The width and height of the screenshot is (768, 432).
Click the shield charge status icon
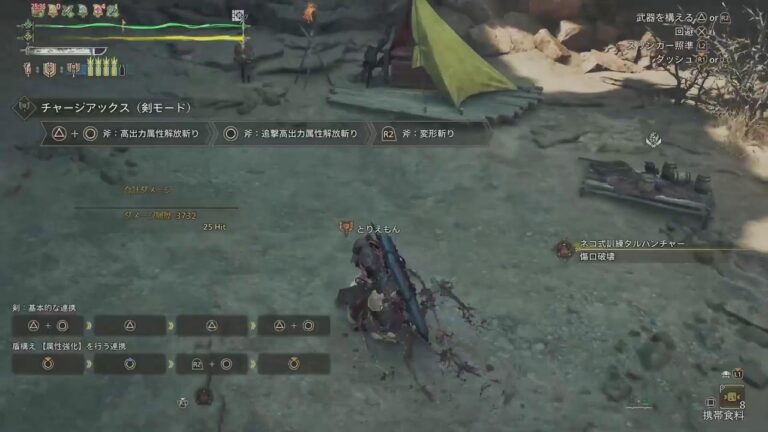coord(48,70)
